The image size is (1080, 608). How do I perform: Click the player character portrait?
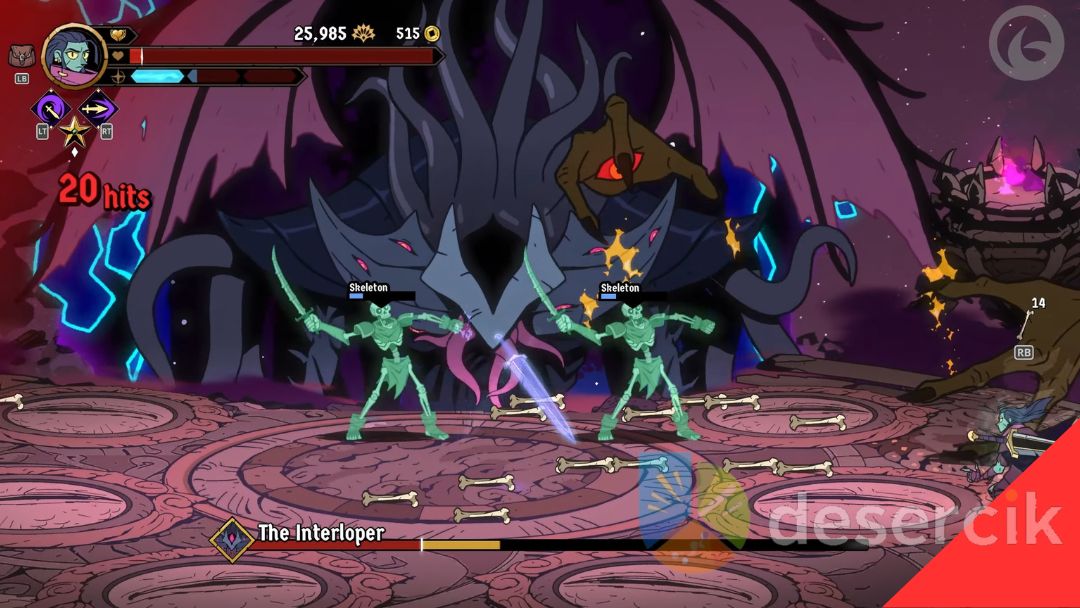(x=75, y=56)
